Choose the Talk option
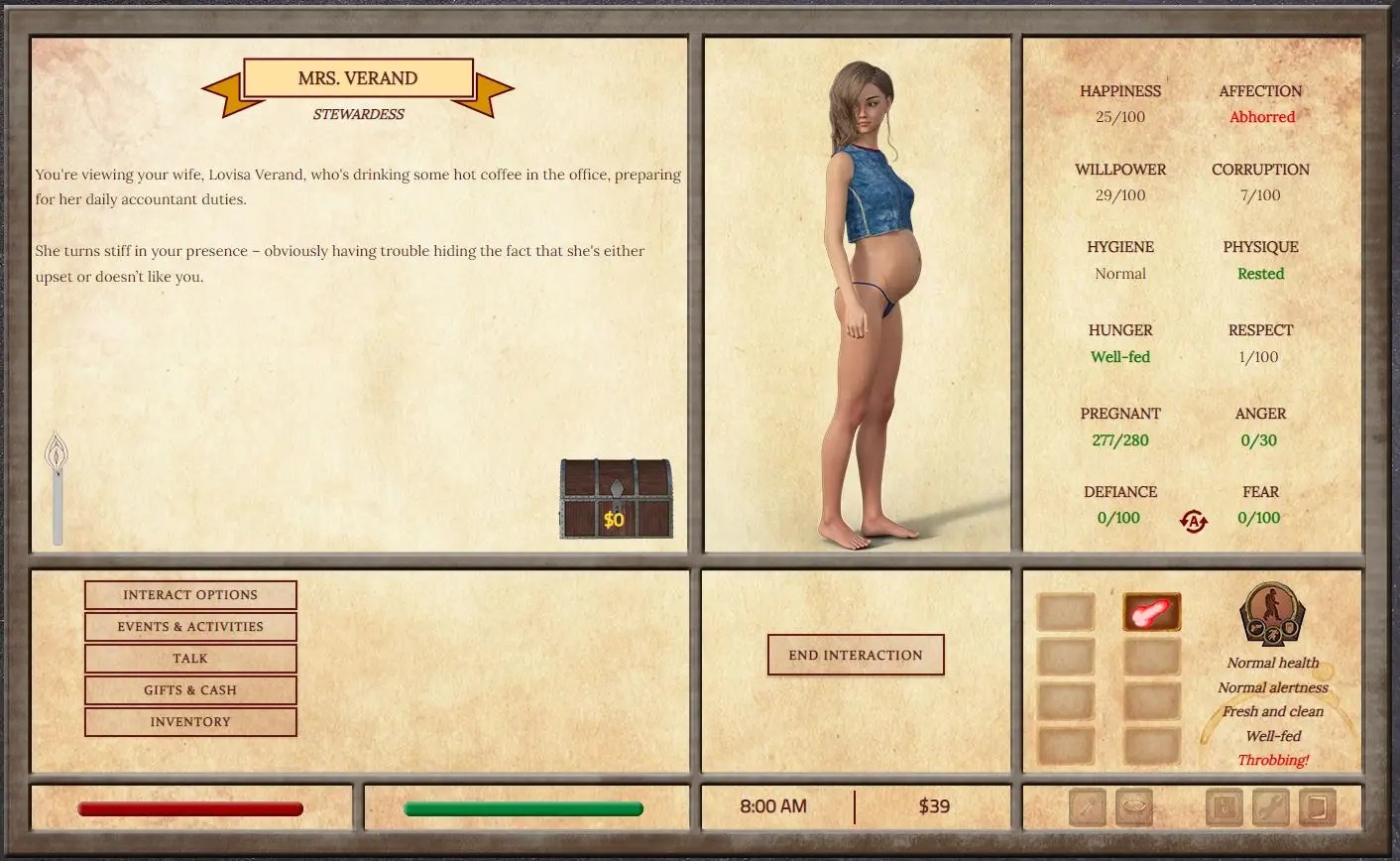 [x=190, y=659]
